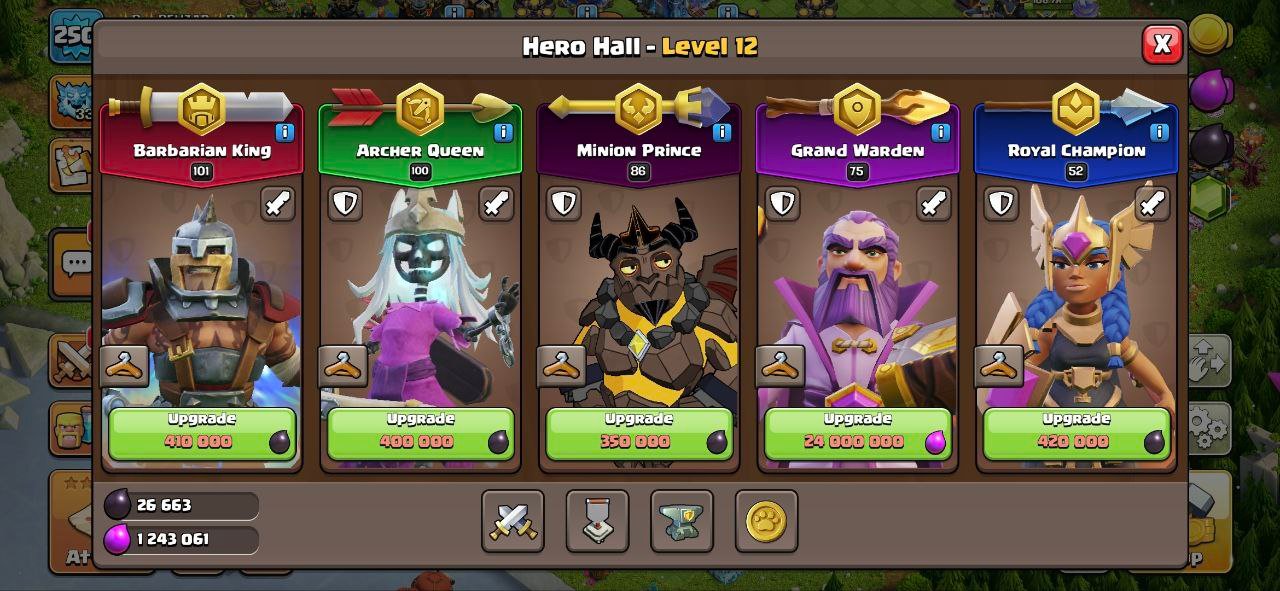Open the gold paw pets button

click(766, 521)
